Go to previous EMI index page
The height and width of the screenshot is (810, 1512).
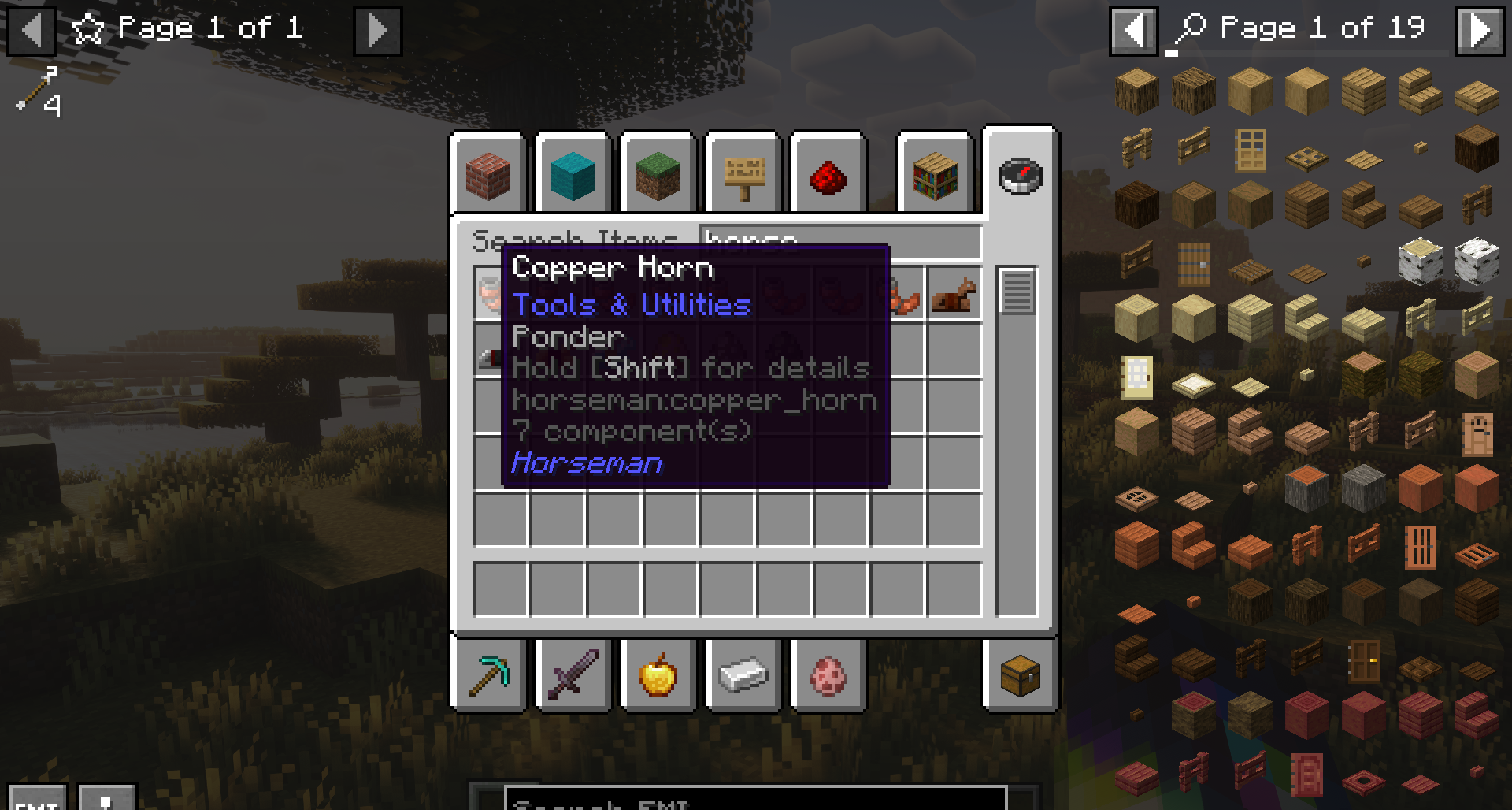[x=1133, y=31]
